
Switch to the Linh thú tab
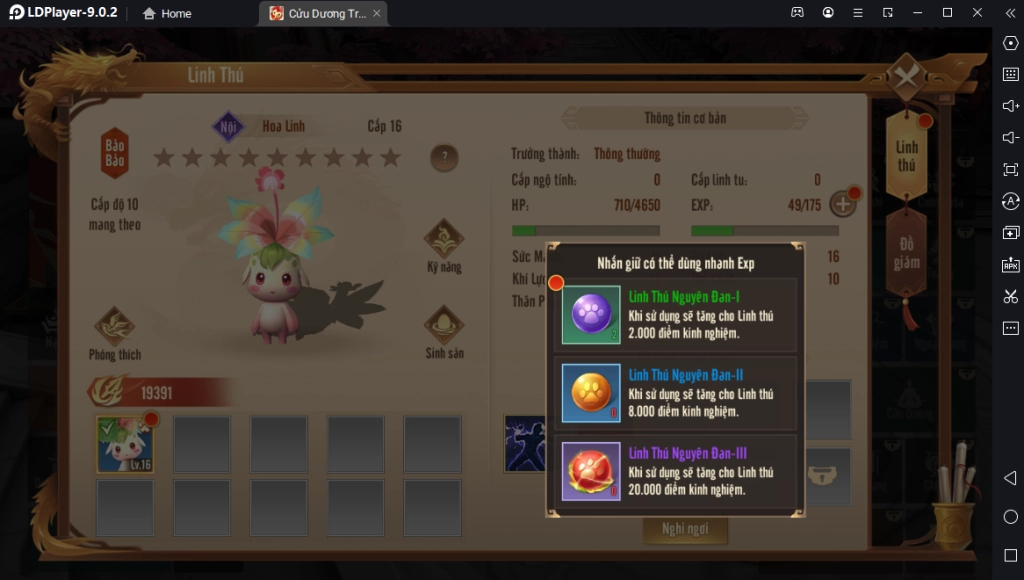(x=906, y=156)
